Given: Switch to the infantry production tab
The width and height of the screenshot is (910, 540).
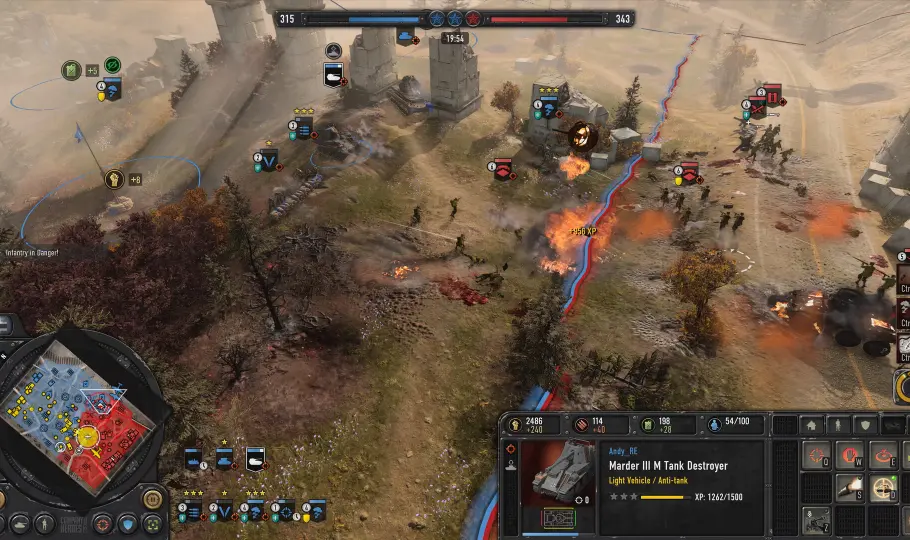Looking at the screenshot, I should 840,425.
